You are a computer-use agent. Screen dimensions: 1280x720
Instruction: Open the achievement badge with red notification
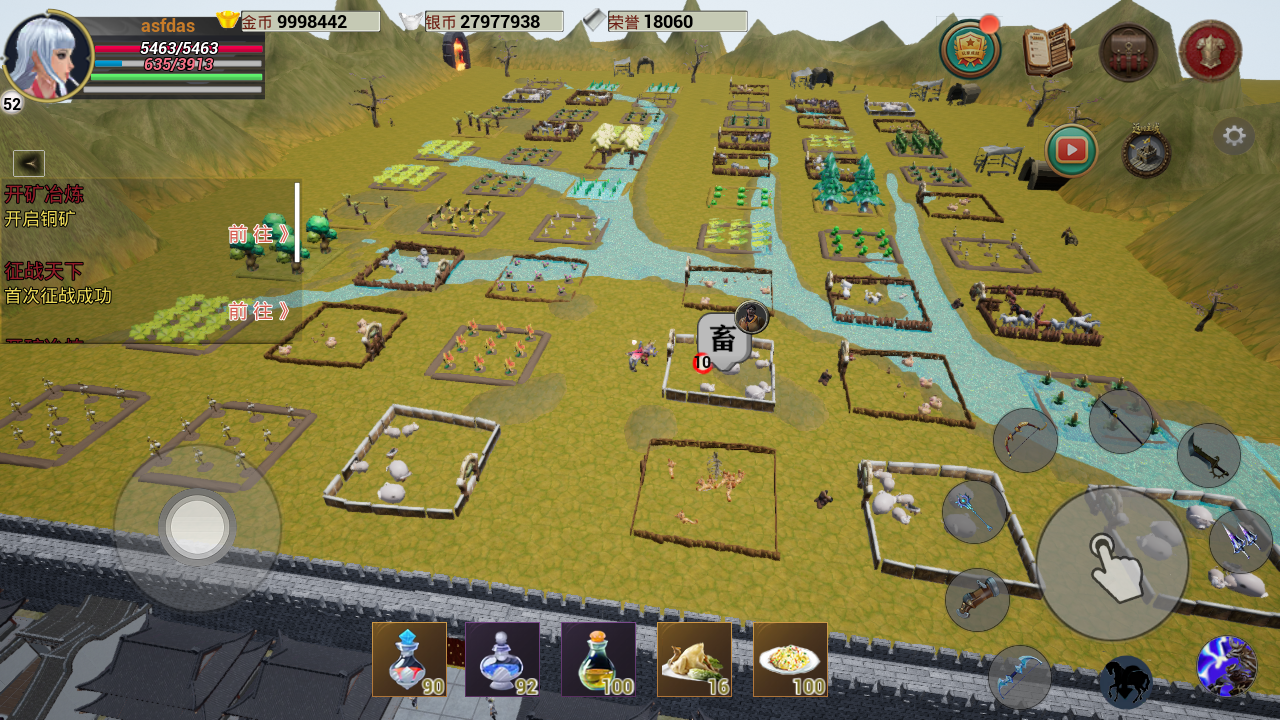click(x=970, y=50)
